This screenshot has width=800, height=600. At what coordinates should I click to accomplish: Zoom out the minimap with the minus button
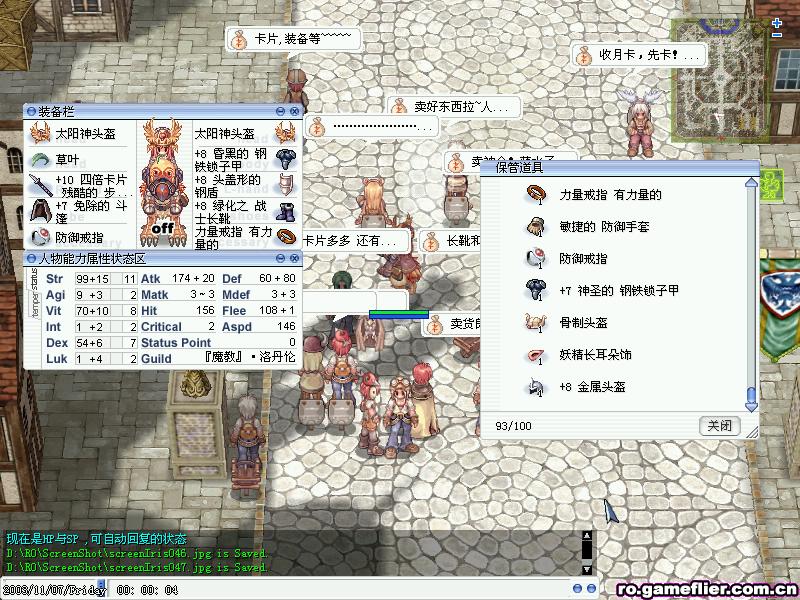[777, 34]
